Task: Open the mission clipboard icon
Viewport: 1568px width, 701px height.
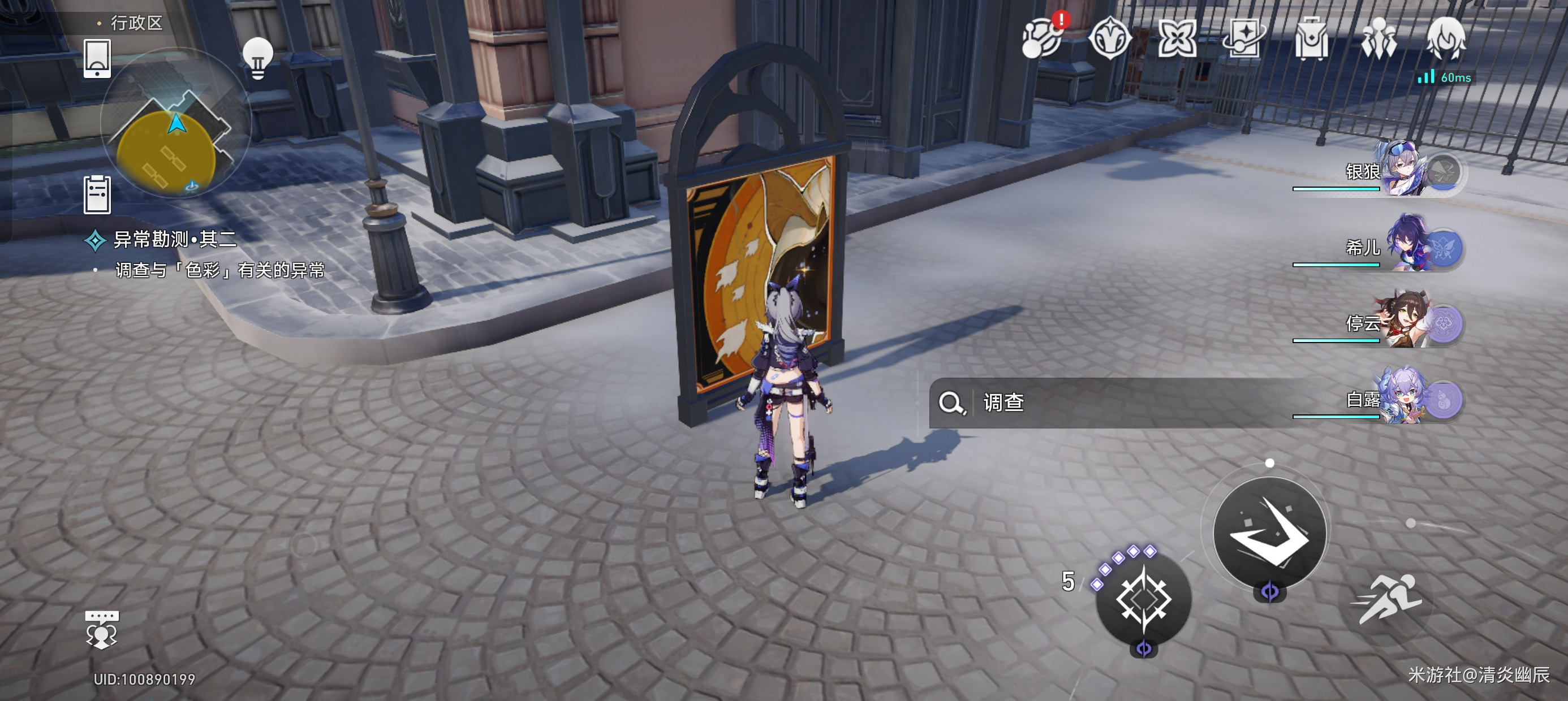Action: [97, 194]
